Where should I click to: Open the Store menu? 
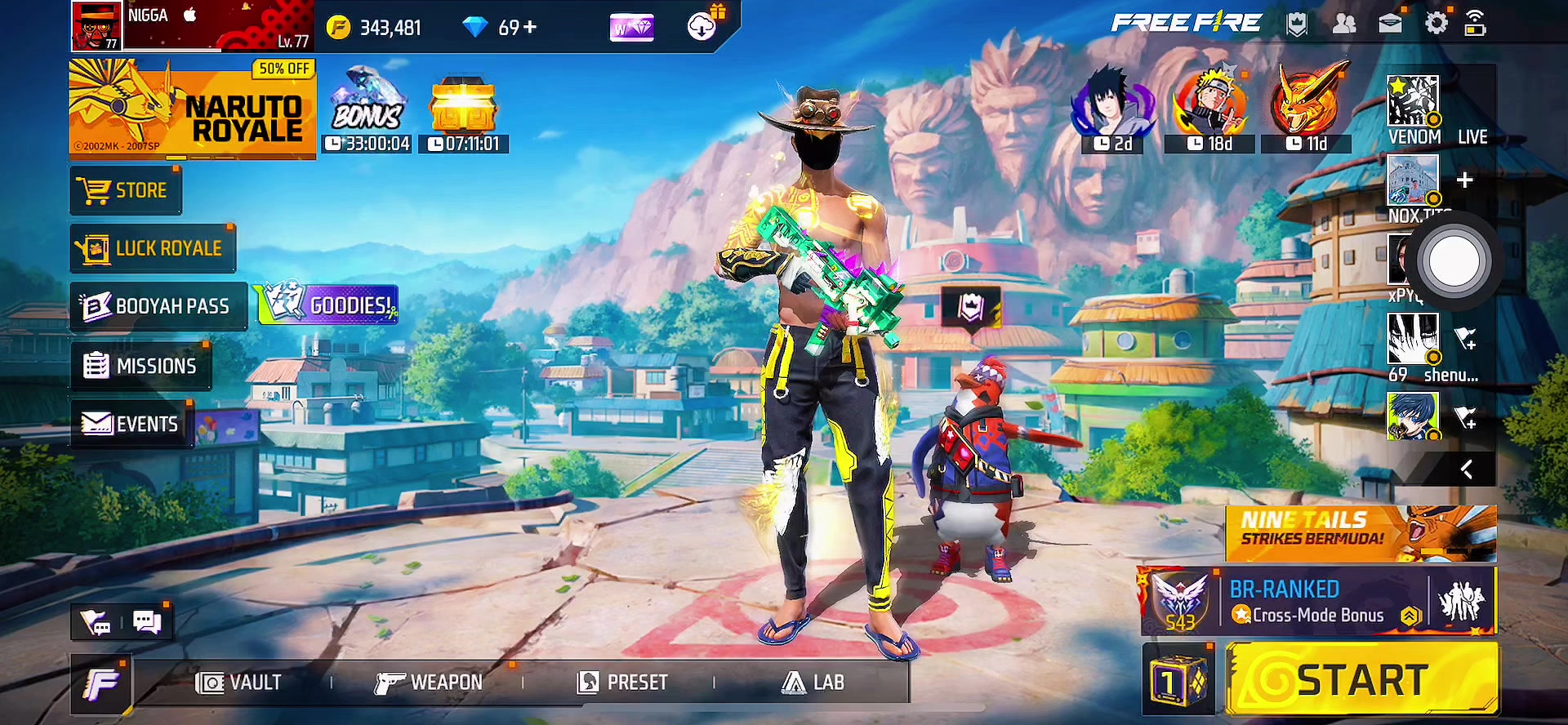(126, 191)
